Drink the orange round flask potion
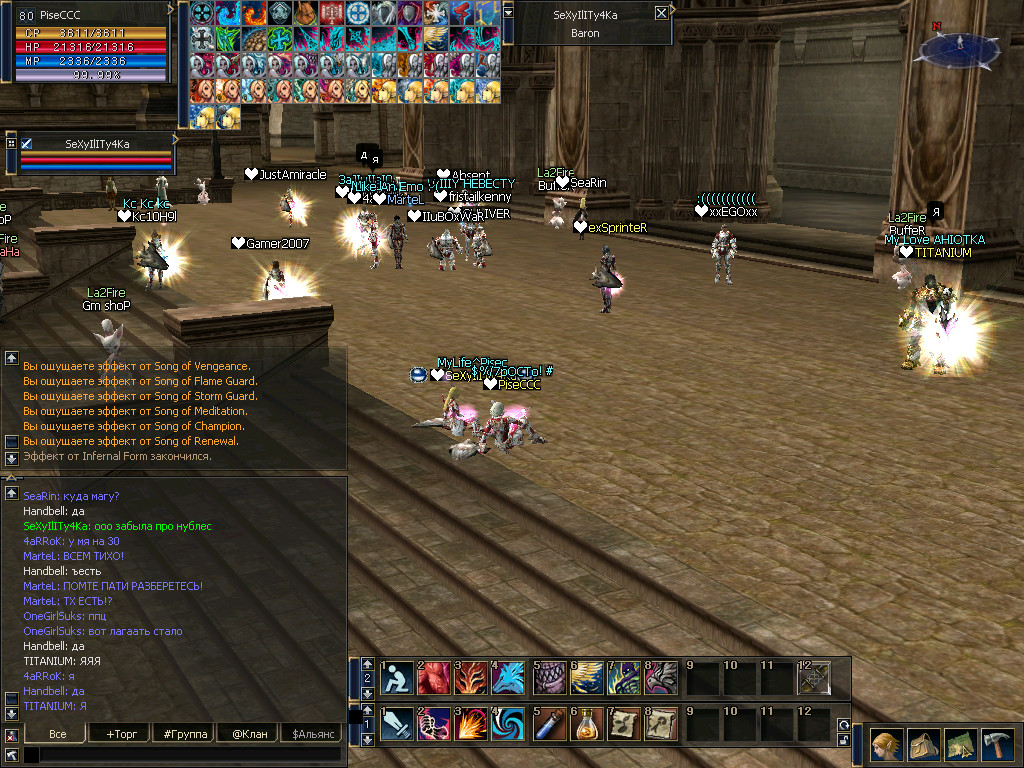 point(585,724)
